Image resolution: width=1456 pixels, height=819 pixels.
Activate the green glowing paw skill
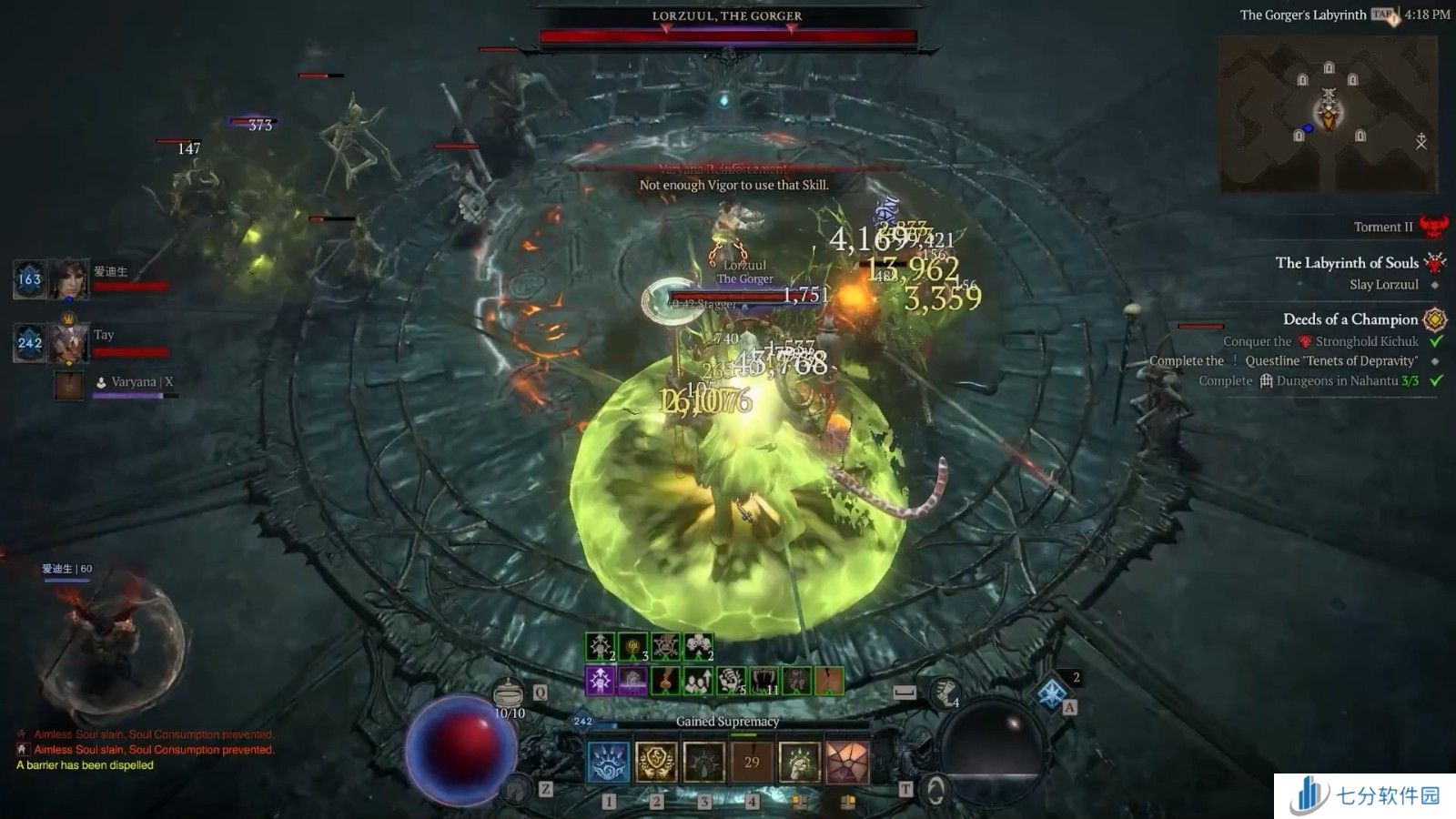coord(799,761)
